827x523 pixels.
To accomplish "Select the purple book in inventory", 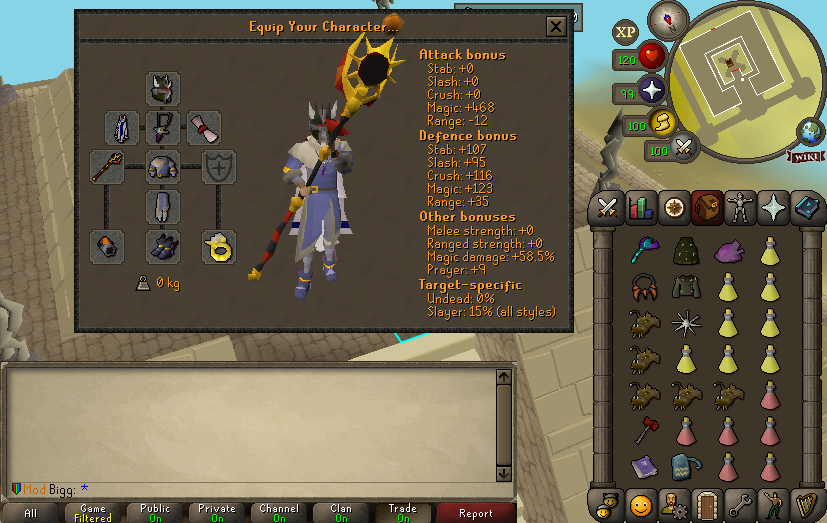I will tap(643, 466).
